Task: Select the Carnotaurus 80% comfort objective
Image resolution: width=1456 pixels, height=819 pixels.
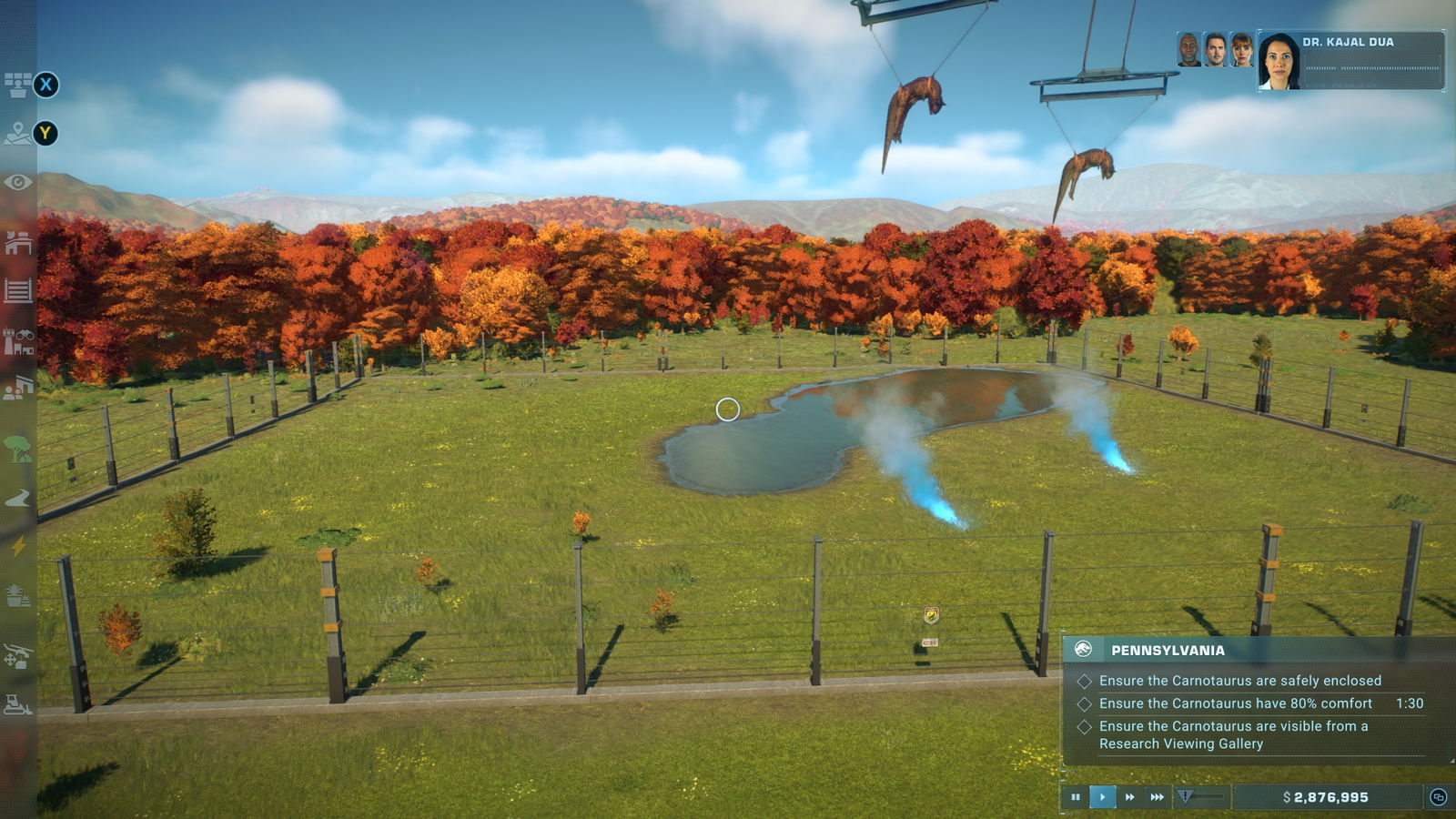Action: click(x=1235, y=703)
